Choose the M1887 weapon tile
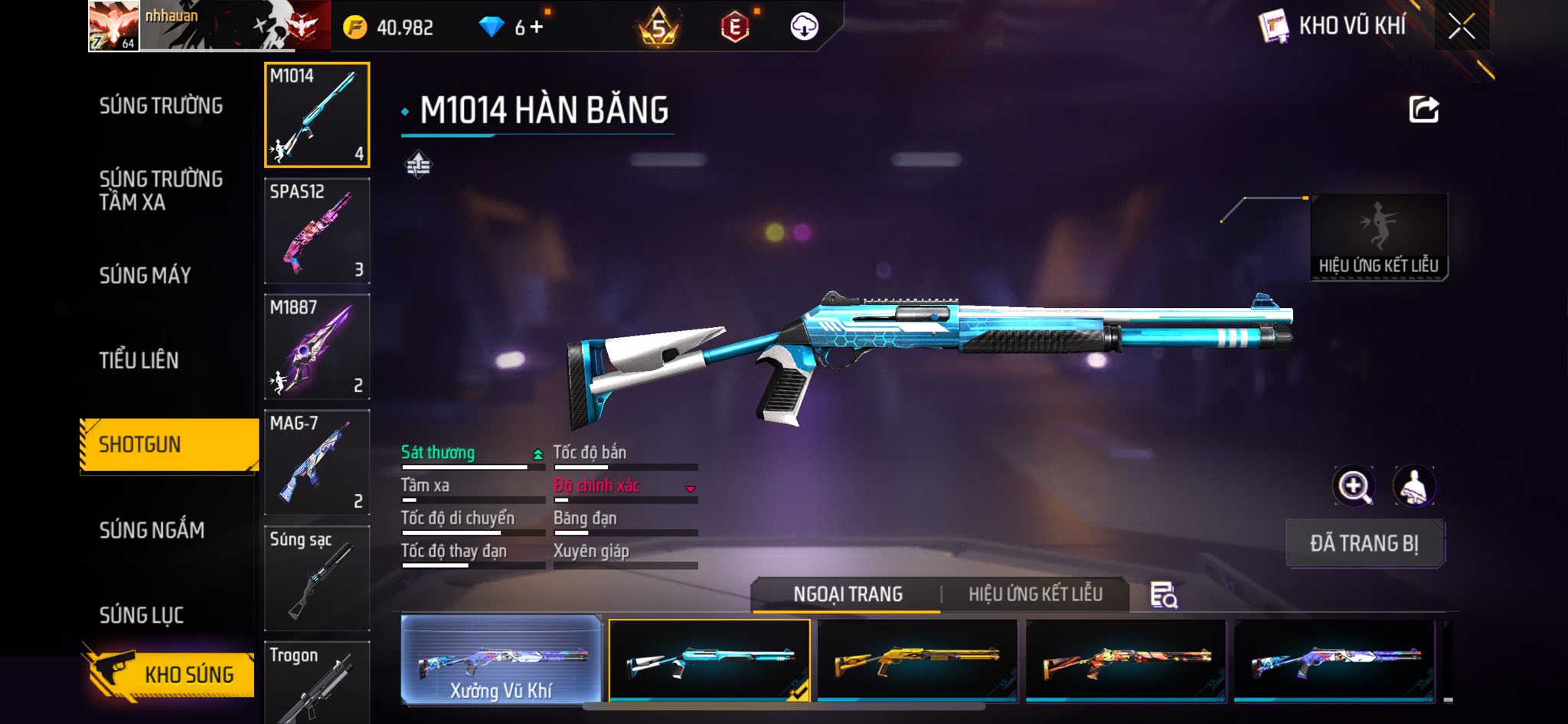This screenshot has width=1568, height=724. (x=317, y=346)
